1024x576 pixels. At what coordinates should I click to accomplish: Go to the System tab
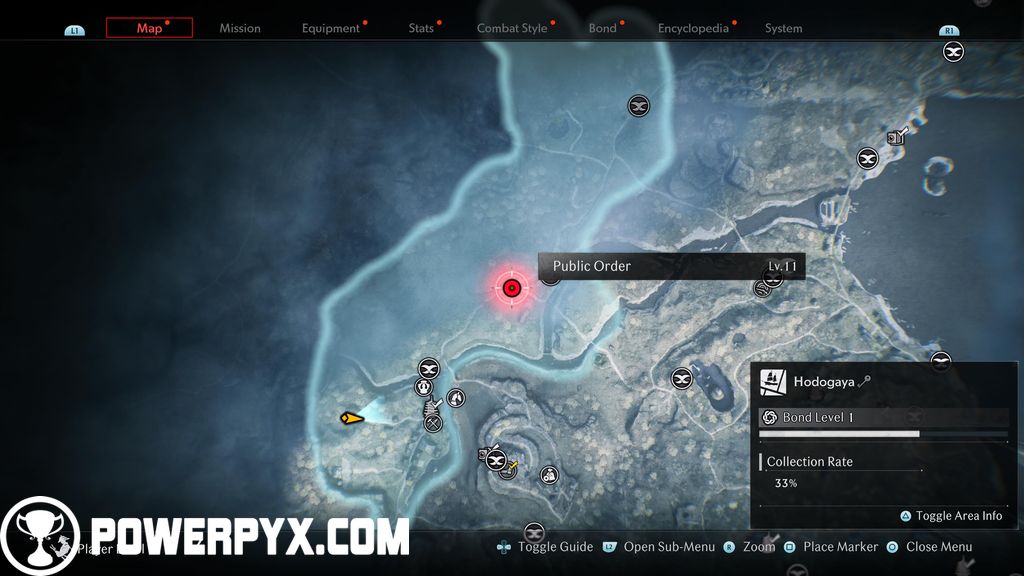tap(783, 28)
